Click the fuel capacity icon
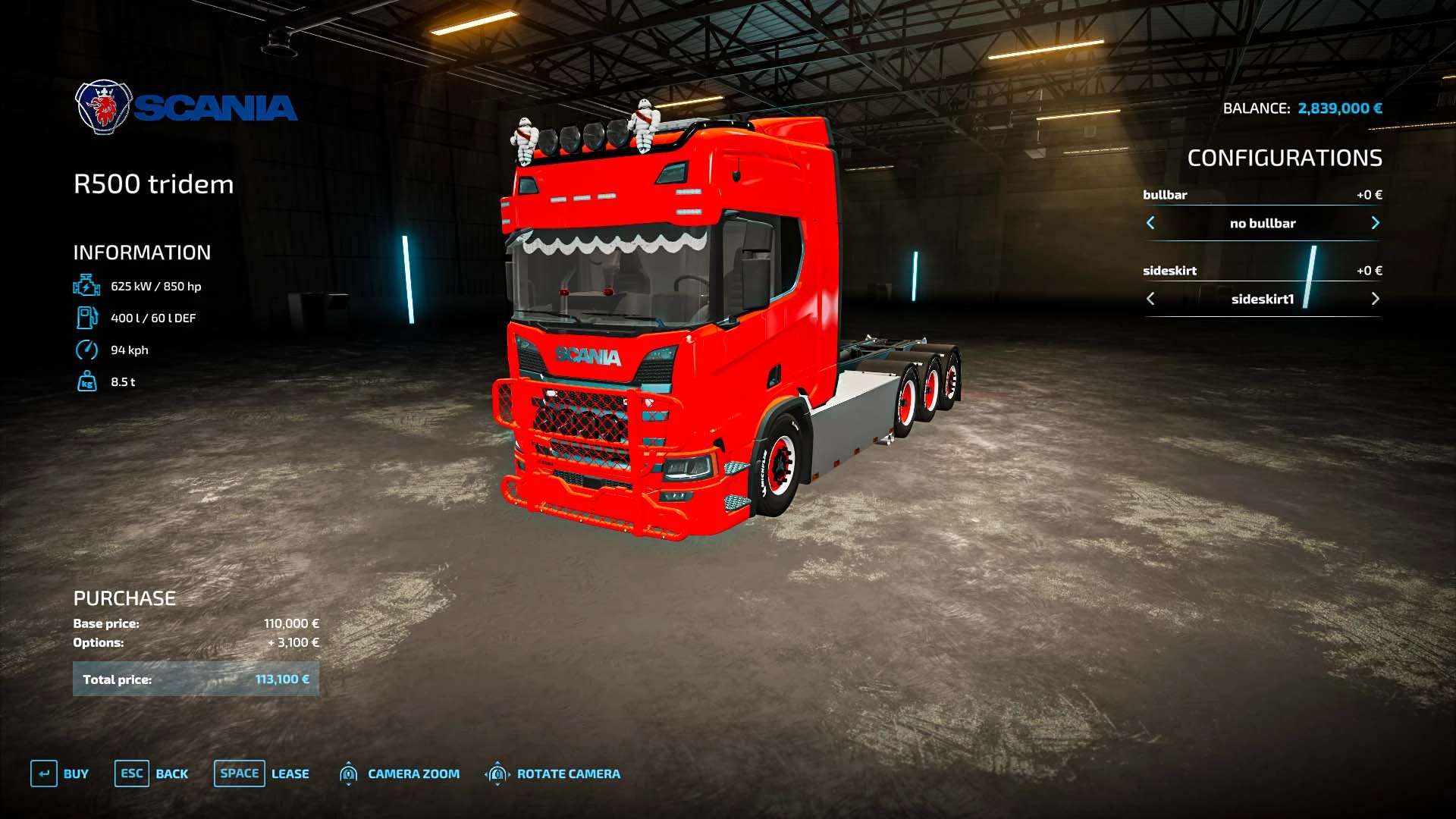1456x819 pixels. point(87,318)
